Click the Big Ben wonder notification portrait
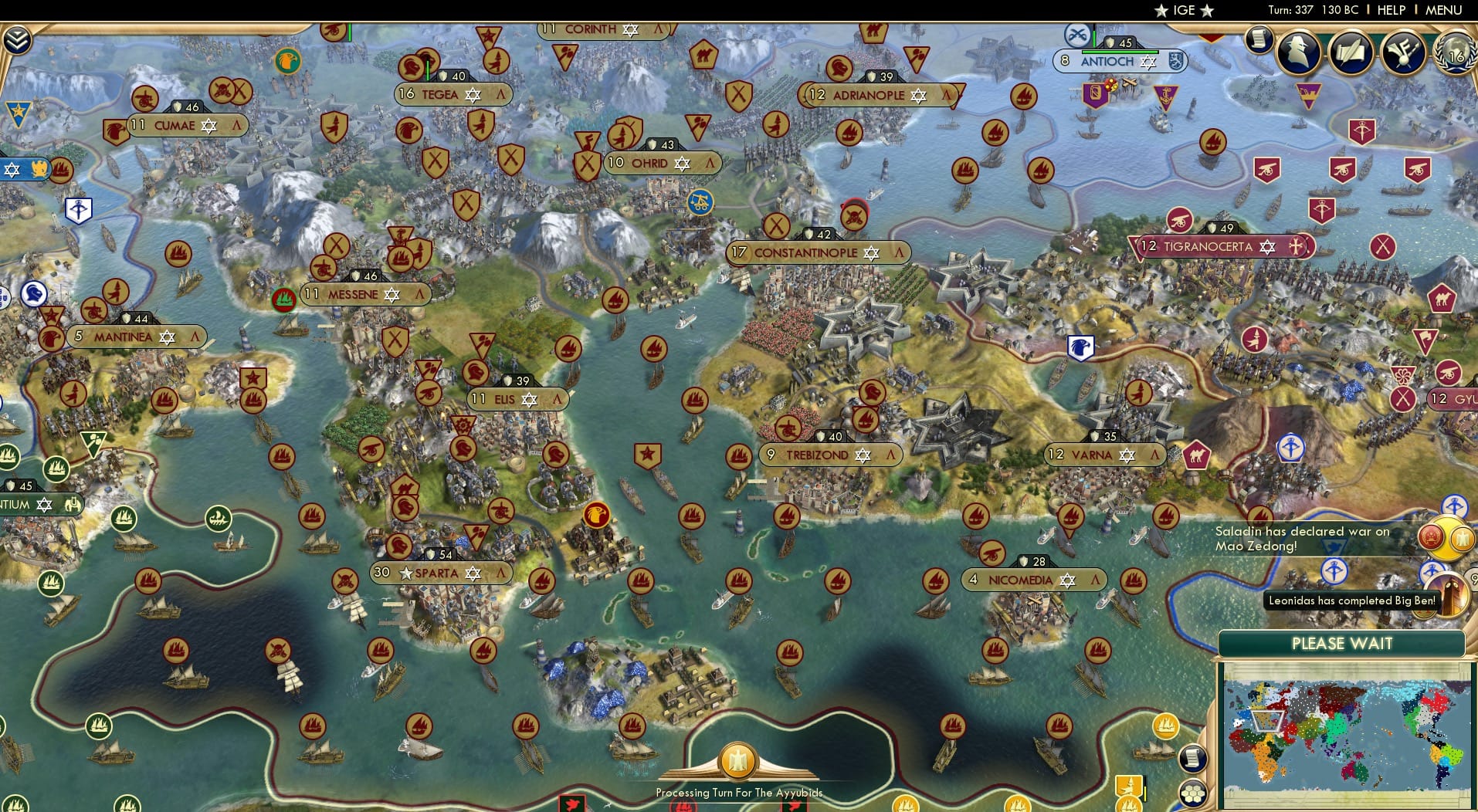The image size is (1478, 812). [x=1449, y=597]
